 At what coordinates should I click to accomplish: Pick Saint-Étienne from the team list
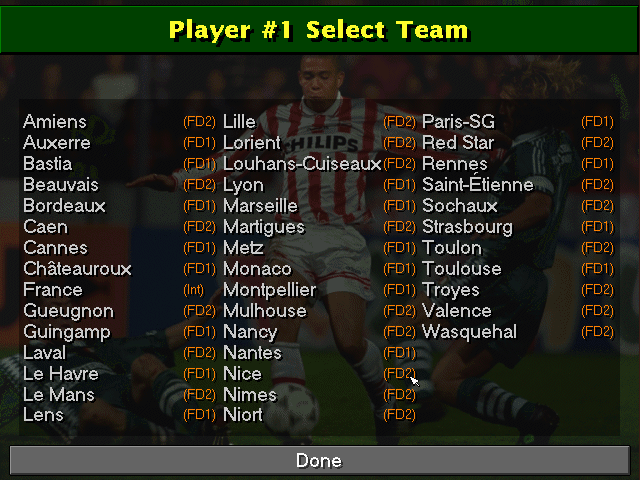pos(478,185)
